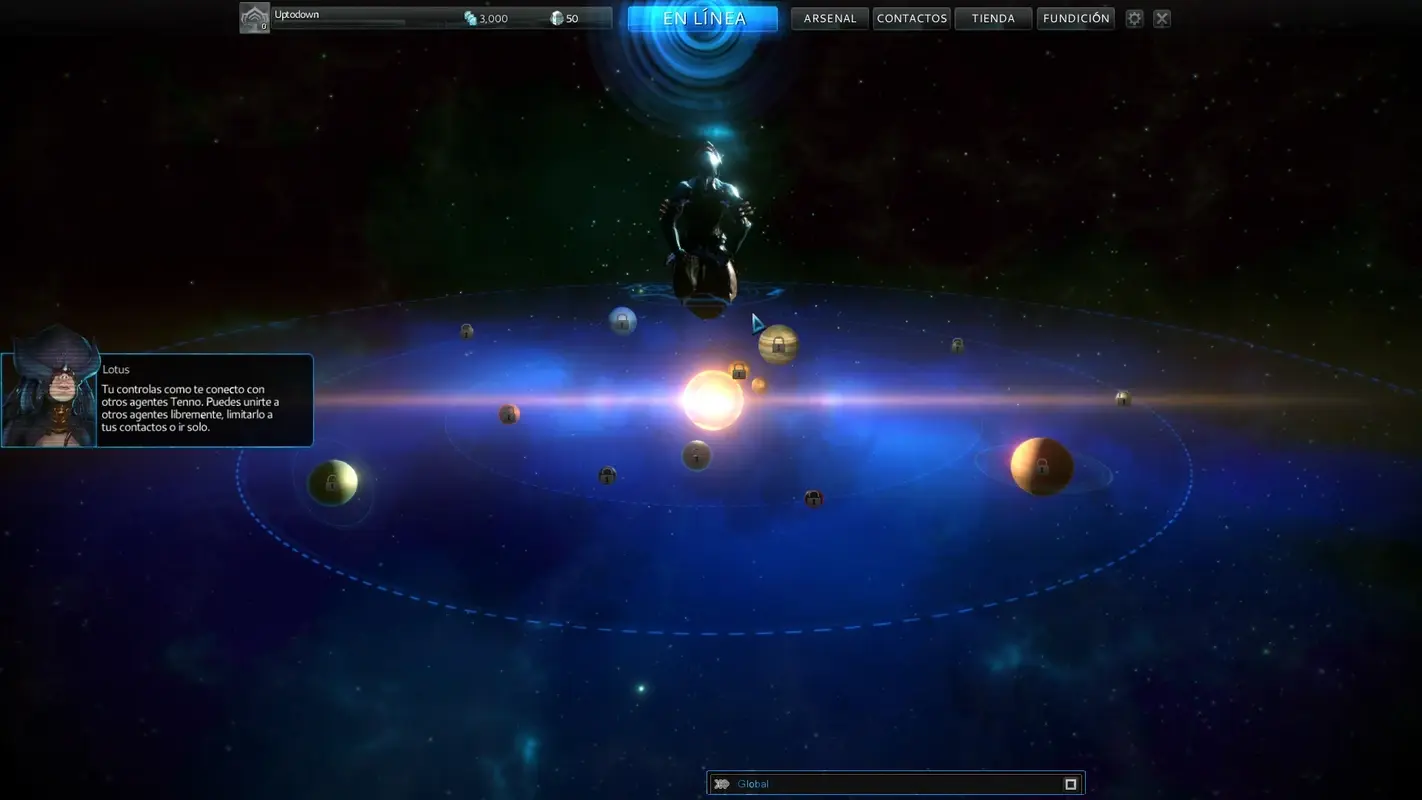Screen dimensions: 1422x800
Task: Select the yellow planet on the lower left
Action: pos(333,481)
